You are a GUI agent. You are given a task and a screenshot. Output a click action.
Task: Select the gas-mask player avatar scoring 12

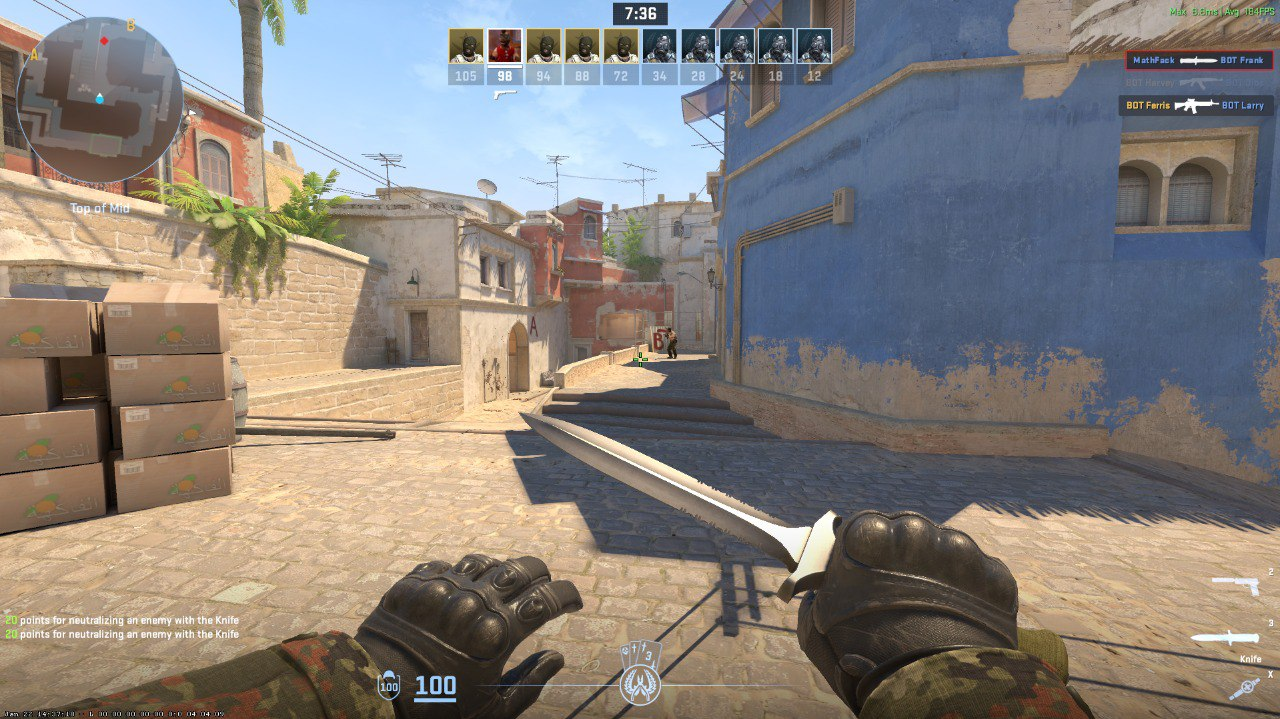pyautogui.click(x=814, y=46)
